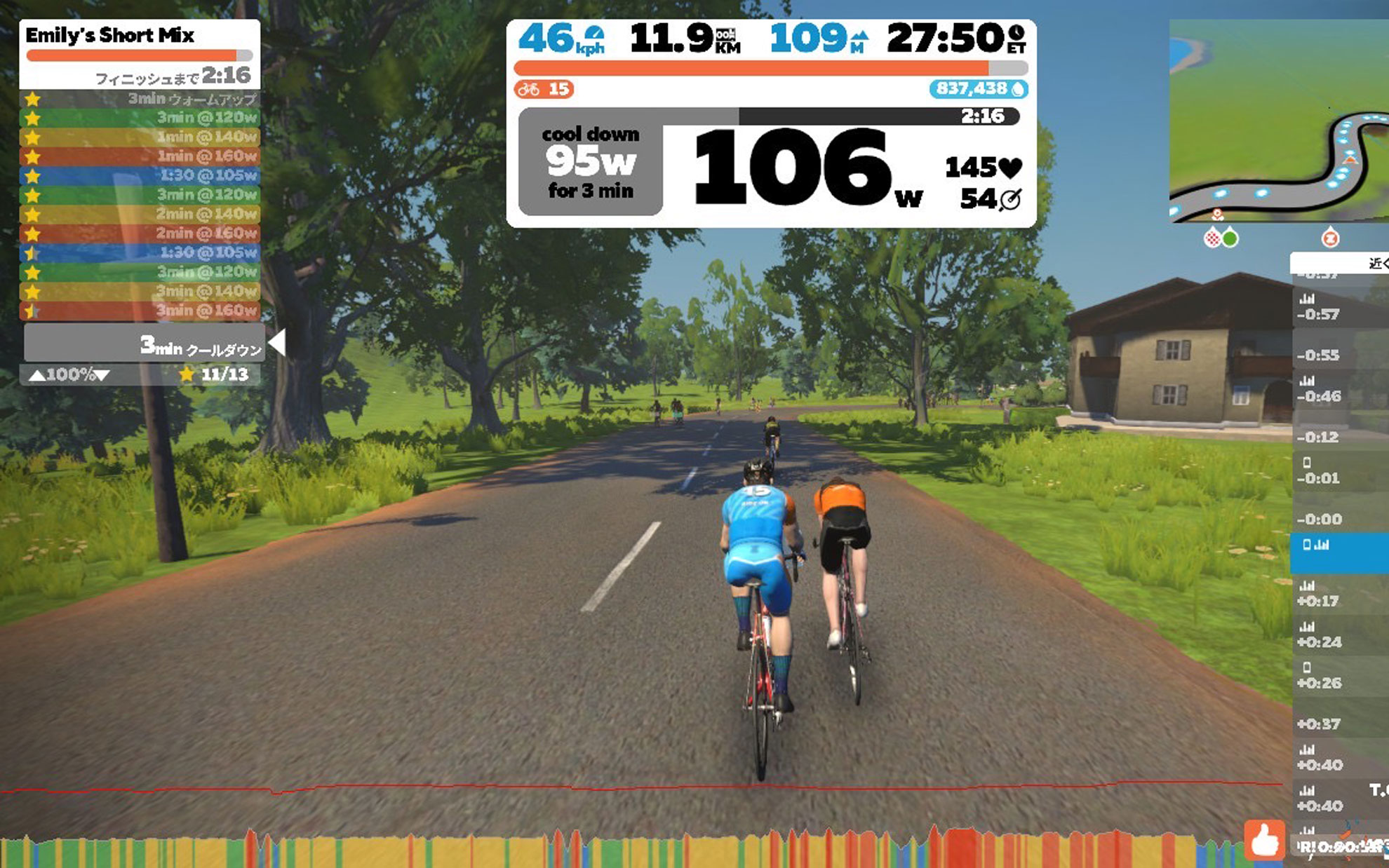Image resolution: width=1389 pixels, height=868 pixels.
Task: Click the 2min @ 160w interval row
Action: [140, 233]
